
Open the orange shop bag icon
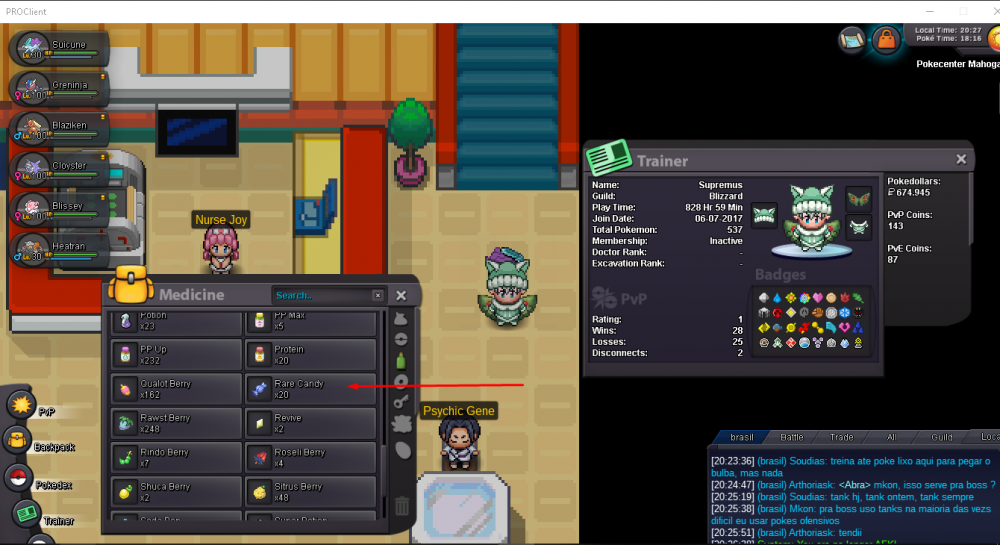coord(885,40)
